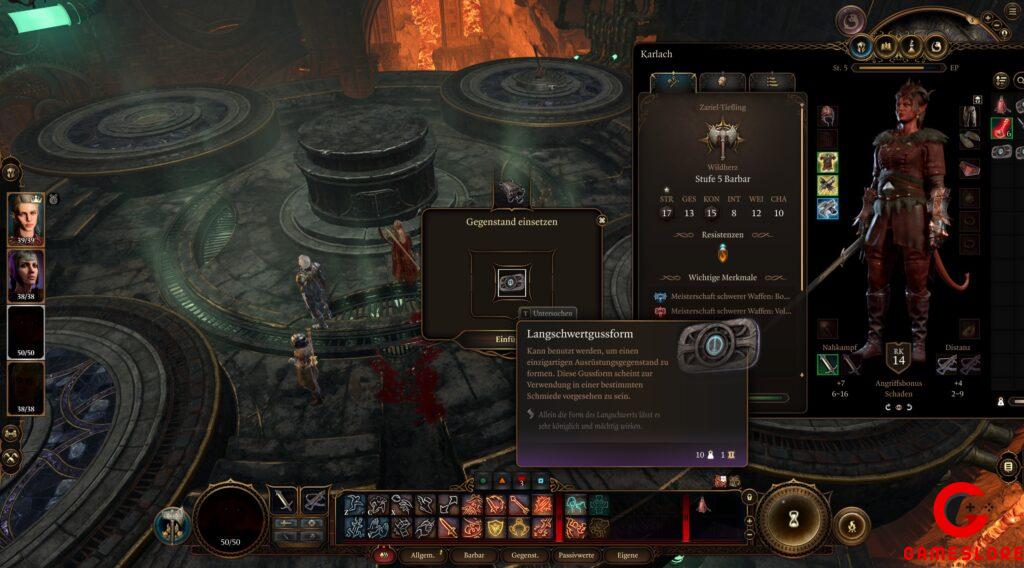Select the Eigene hotbar tab
1024x568 pixels.
click(x=628, y=555)
